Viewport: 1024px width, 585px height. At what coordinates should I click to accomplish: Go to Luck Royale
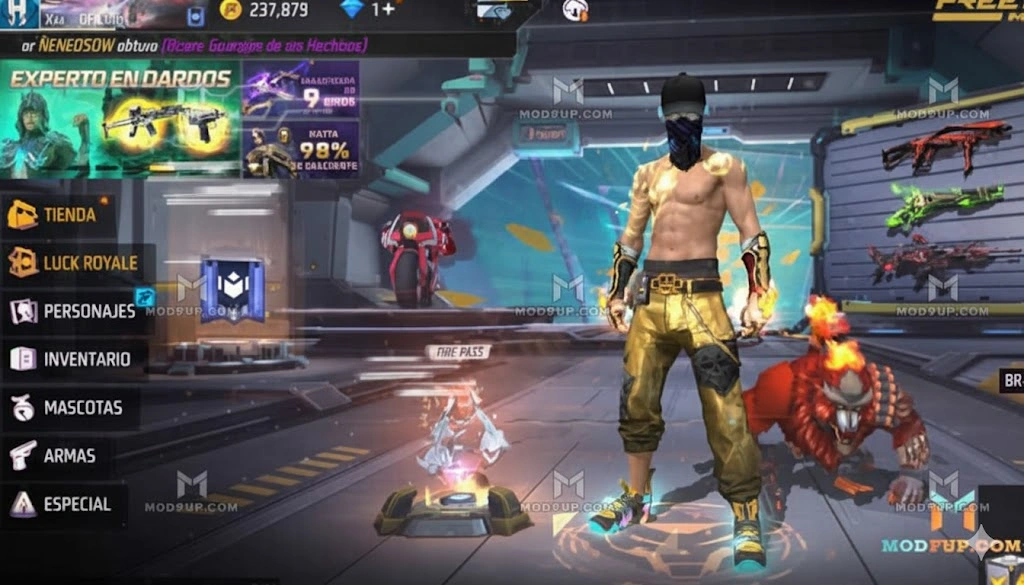pyautogui.click(x=76, y=263)
